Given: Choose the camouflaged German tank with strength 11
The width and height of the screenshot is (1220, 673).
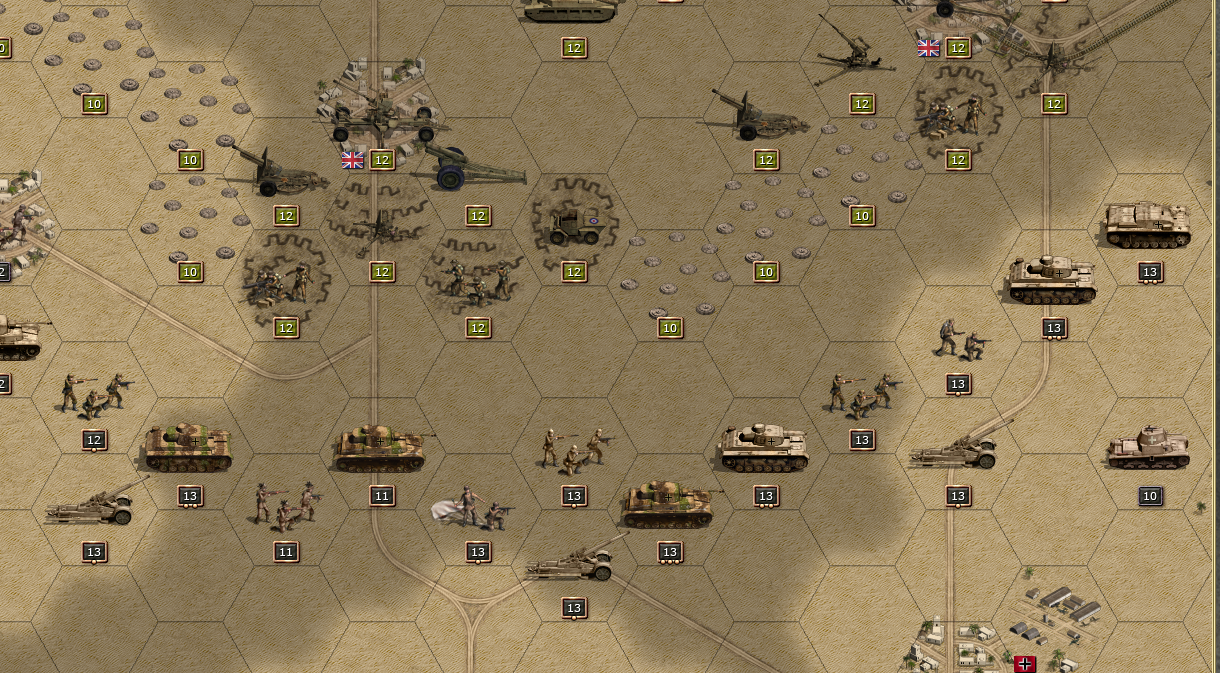Looking at the screenshot, I should tap(381, 449).
